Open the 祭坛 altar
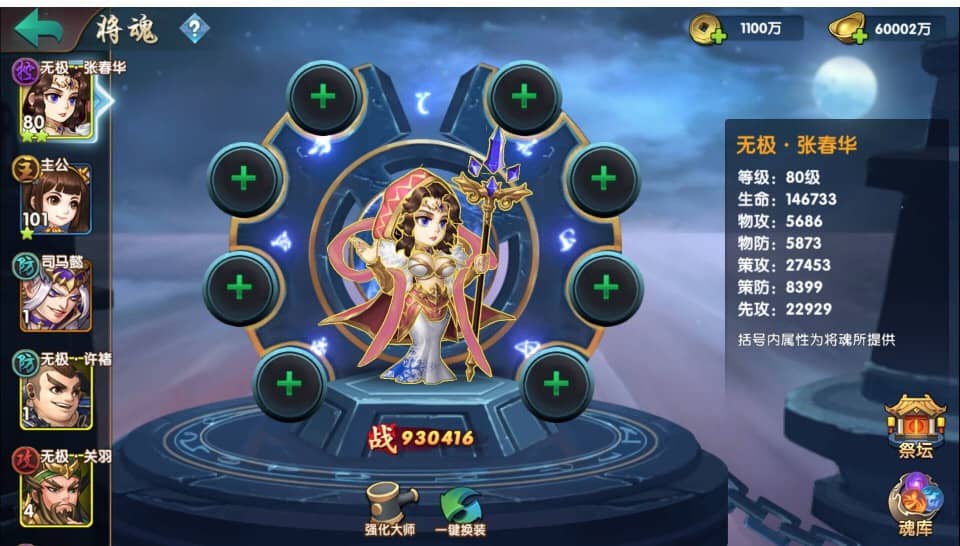This screenshot has height=546, width=960. 915,426
